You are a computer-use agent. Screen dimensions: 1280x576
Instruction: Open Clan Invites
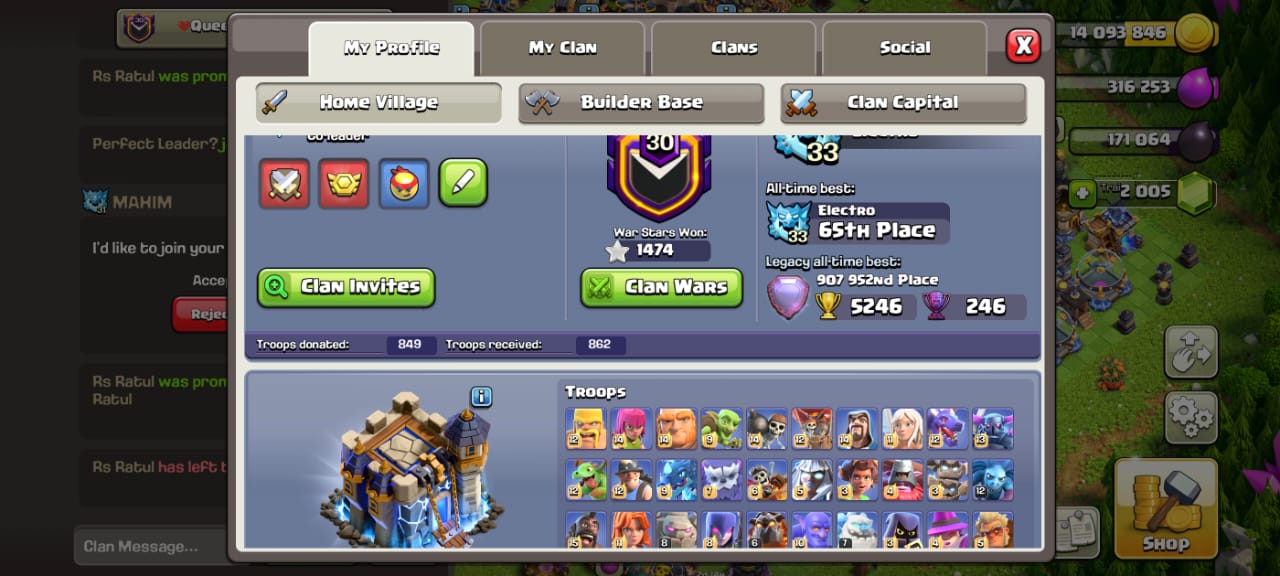pyautogui.click(x=346, y=287)
